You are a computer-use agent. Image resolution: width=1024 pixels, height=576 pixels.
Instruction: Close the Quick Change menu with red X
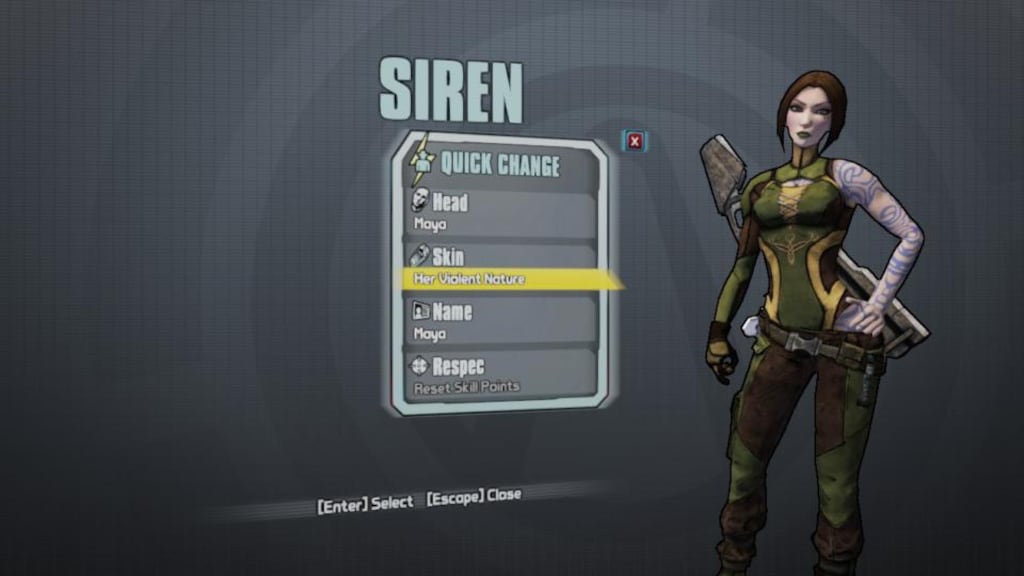pyautogui.click(x=635, y=141)
